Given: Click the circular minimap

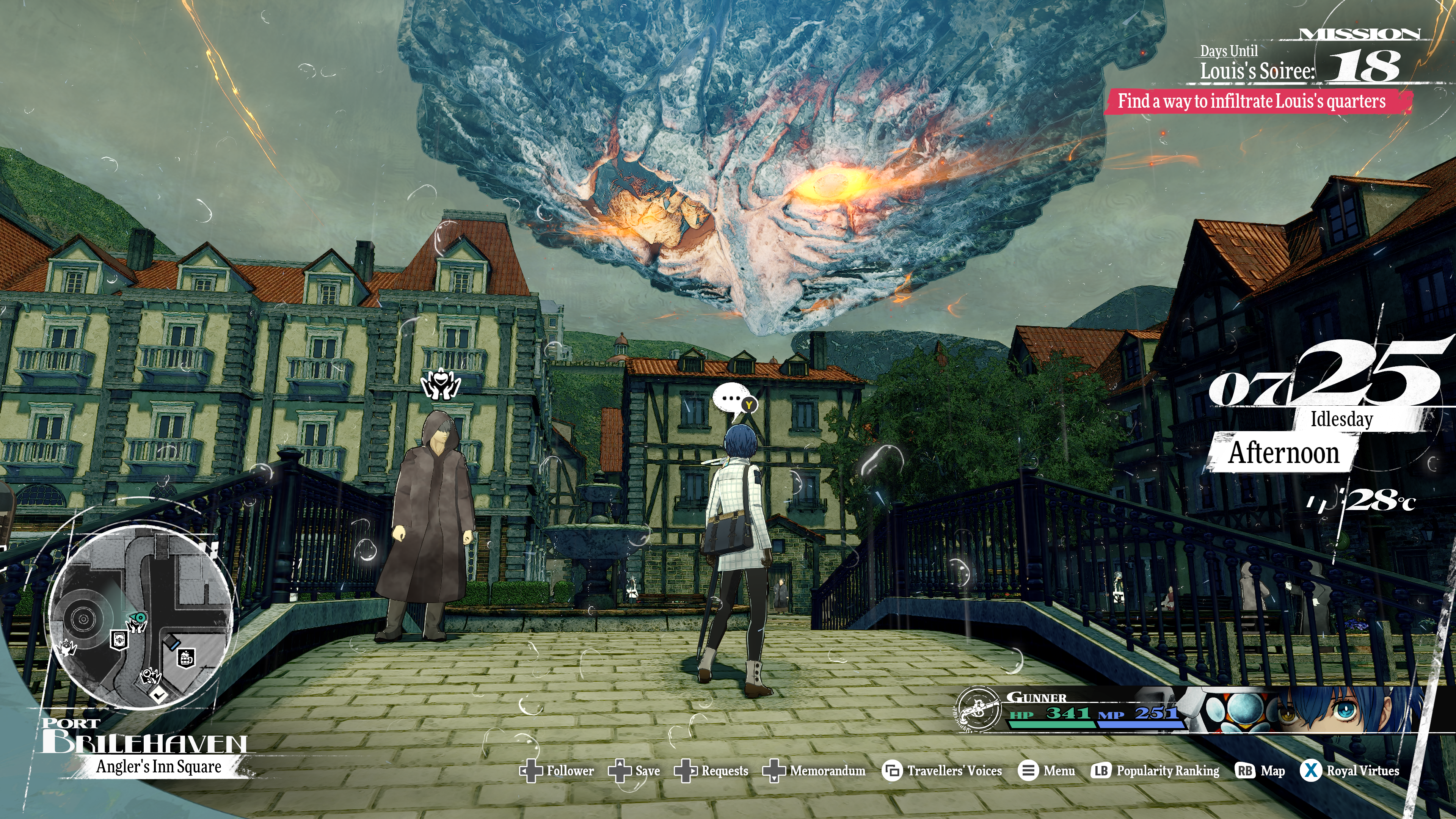Looking at the screenshot, I should (140, 616).
